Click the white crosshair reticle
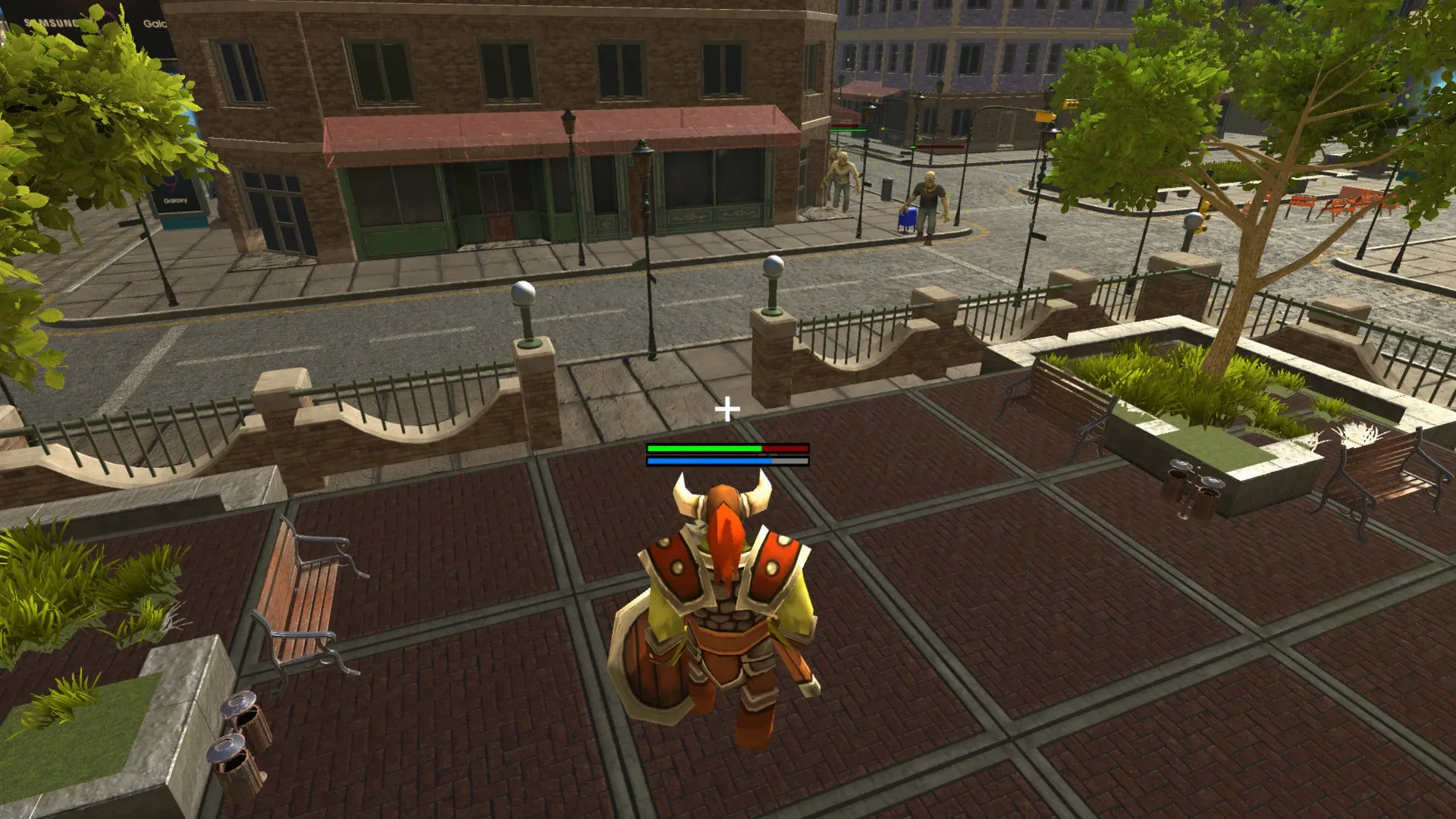The height and width of the screenshot is (819, 1456). pos(727,410)
